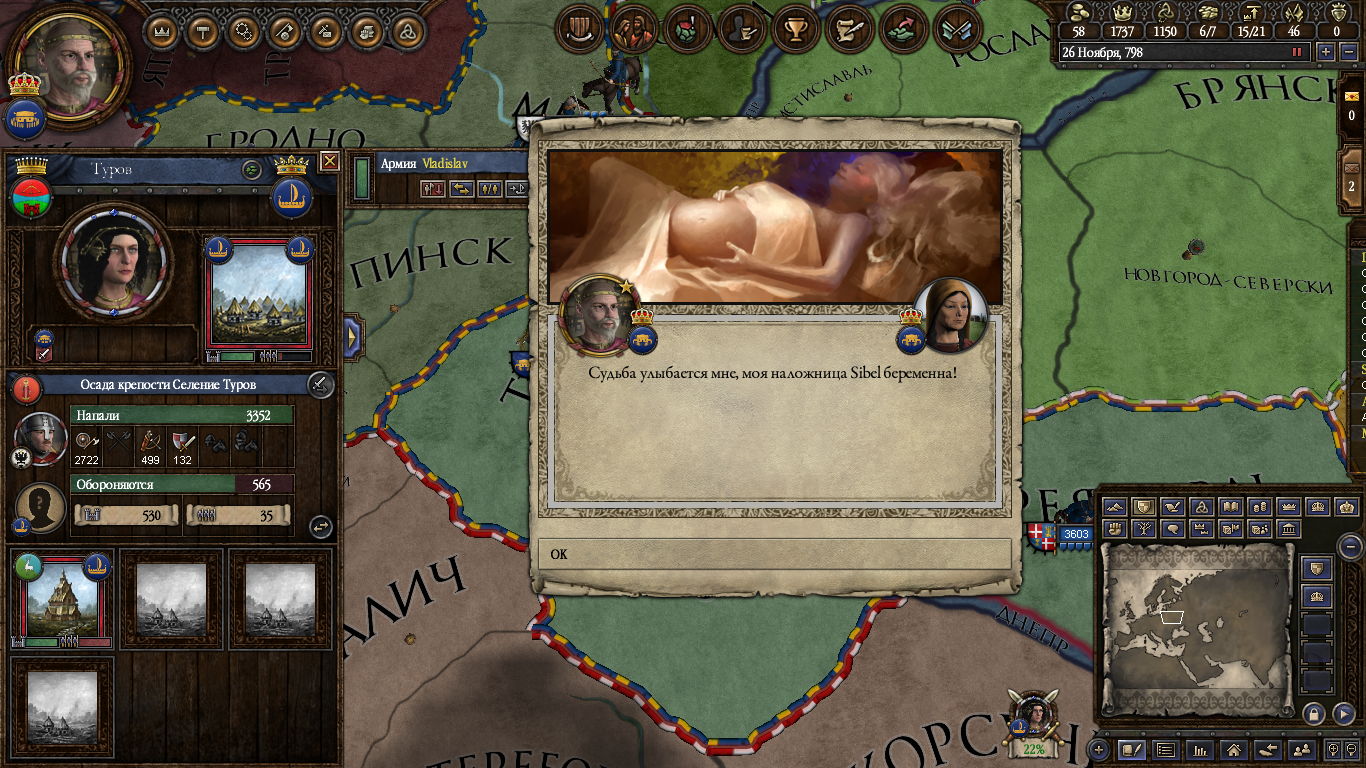Open the crown realm menu button
The height and width of the screenshot is (768, 1366).
click(161, 31)
